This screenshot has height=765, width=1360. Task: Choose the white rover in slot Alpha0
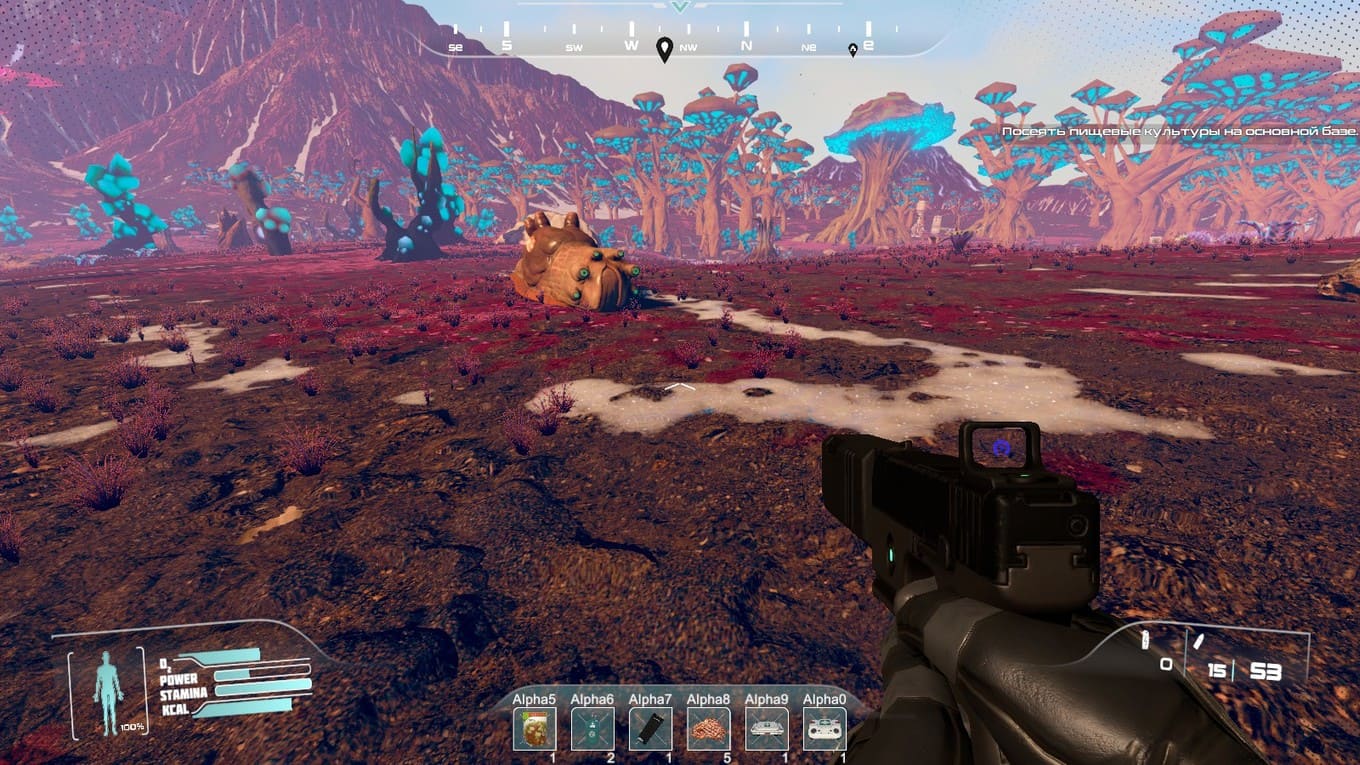tap(825, 729)
